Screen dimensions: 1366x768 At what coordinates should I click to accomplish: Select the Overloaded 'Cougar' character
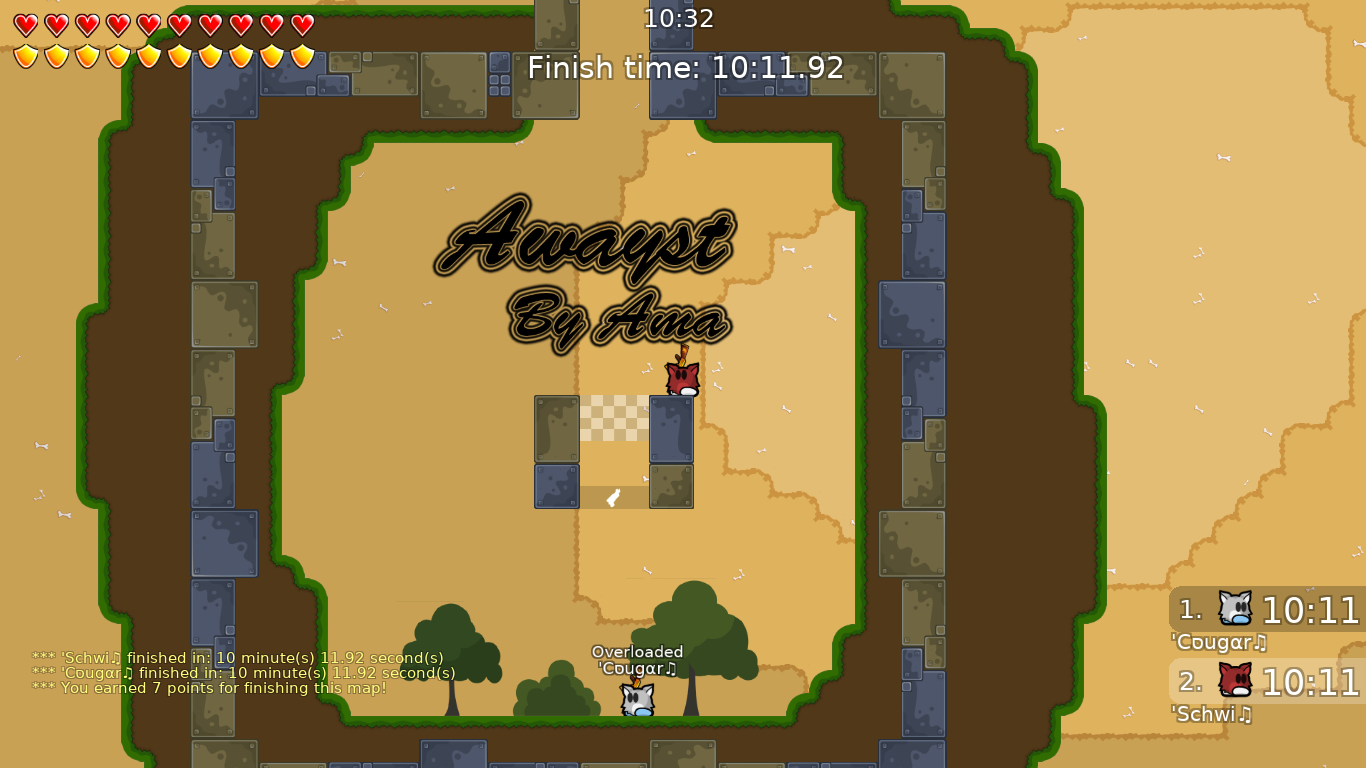(x=636, y=698)
